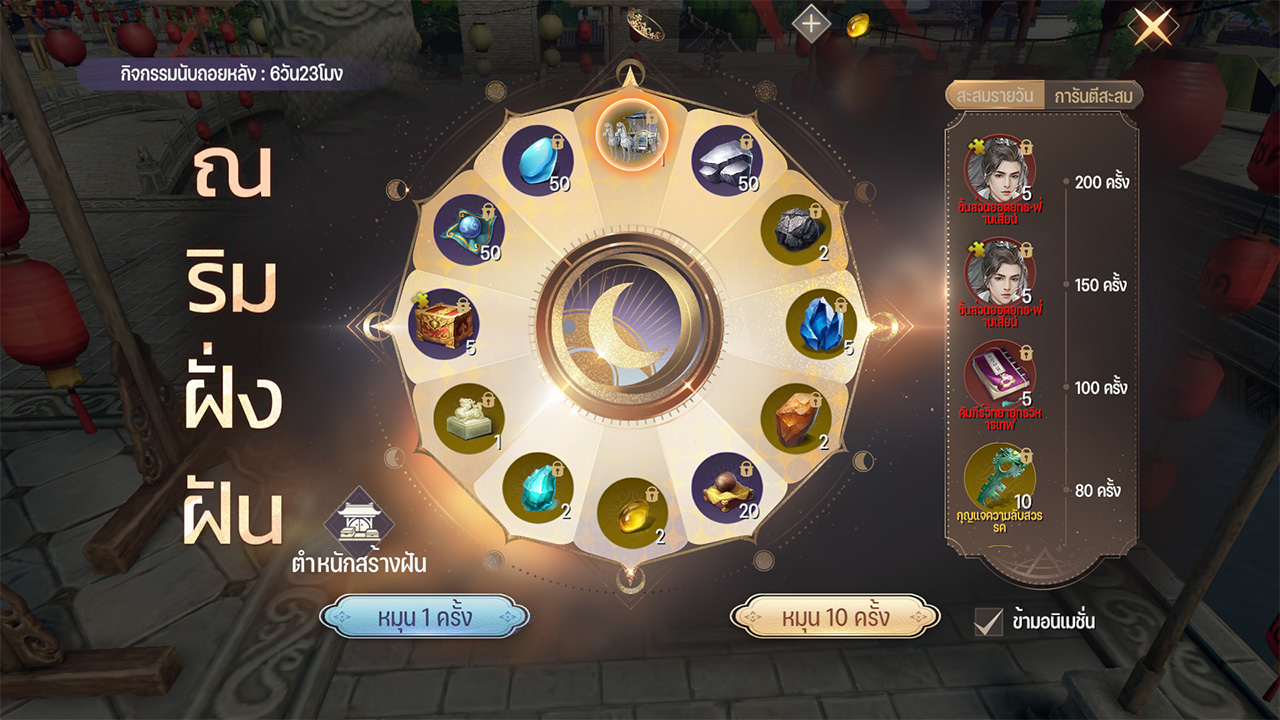The height and width of the screenshot is (720, 1280).
Task: Inspect the jade key reward at 80 ครั้ง
Action: pos(1000,478)
